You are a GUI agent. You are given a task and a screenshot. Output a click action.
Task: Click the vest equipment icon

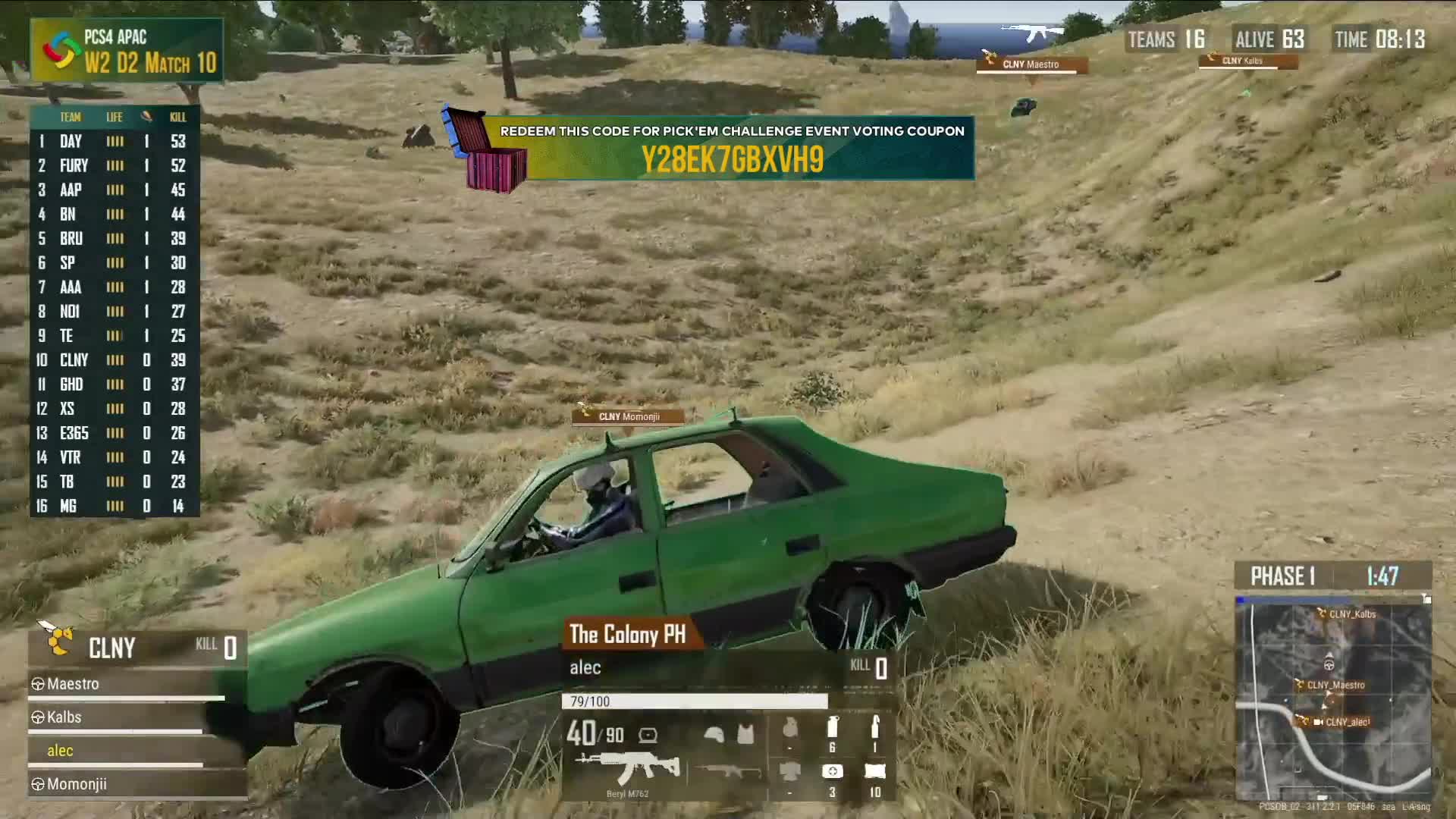coord(746,733)
